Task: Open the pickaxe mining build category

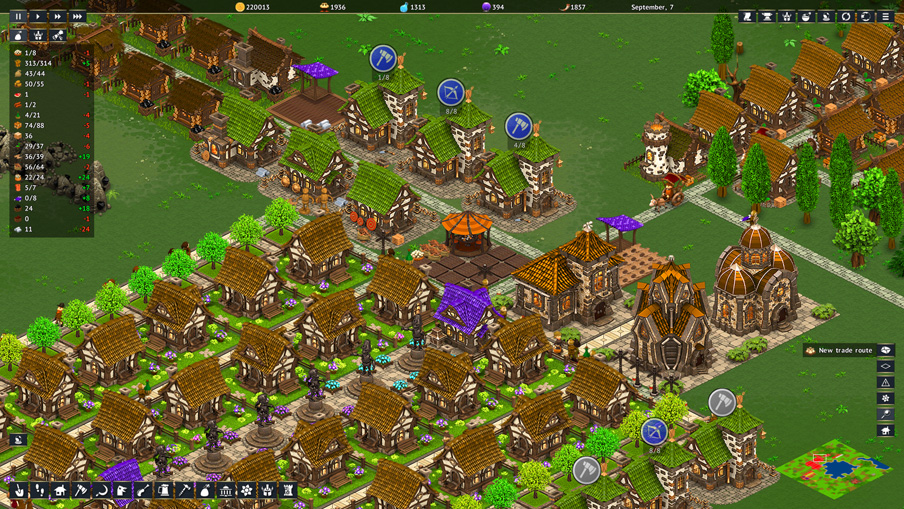Action: tap(184, 491)
